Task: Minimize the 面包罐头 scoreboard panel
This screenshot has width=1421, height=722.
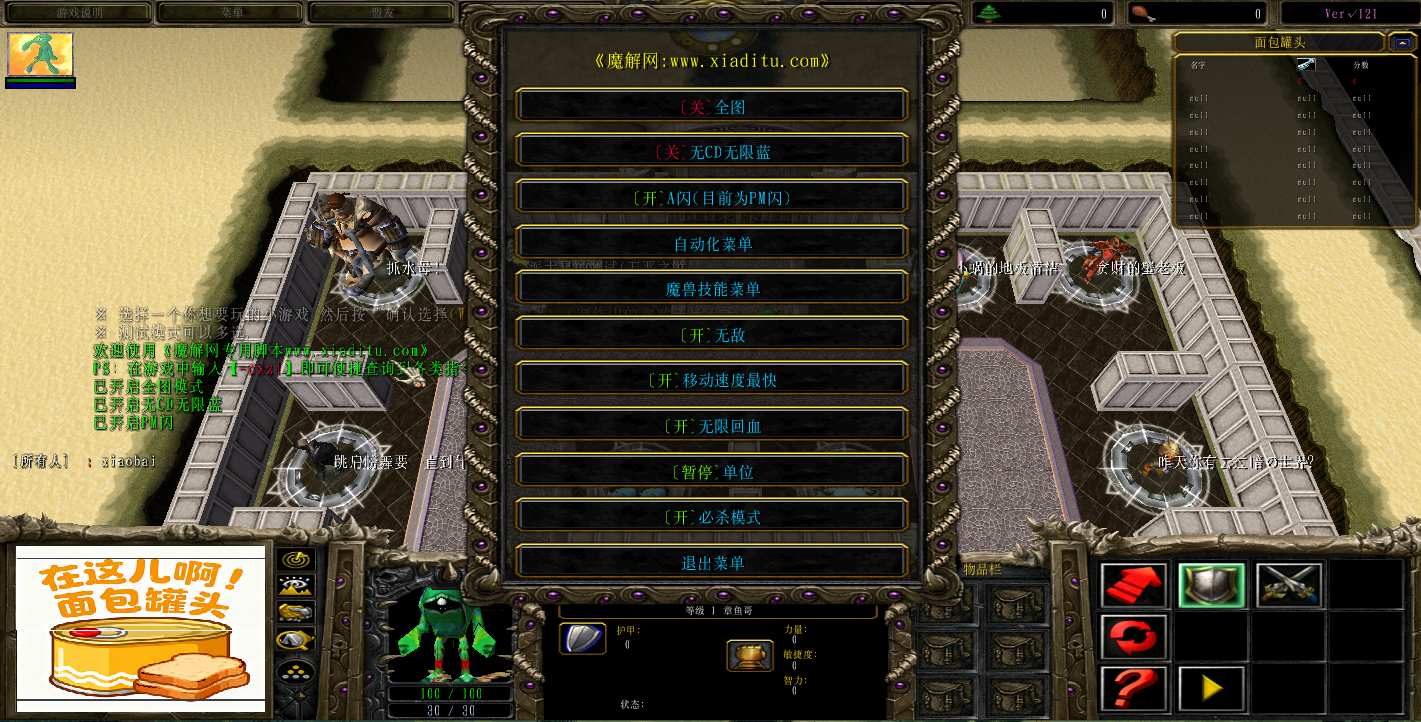Action: point(1399,42)
